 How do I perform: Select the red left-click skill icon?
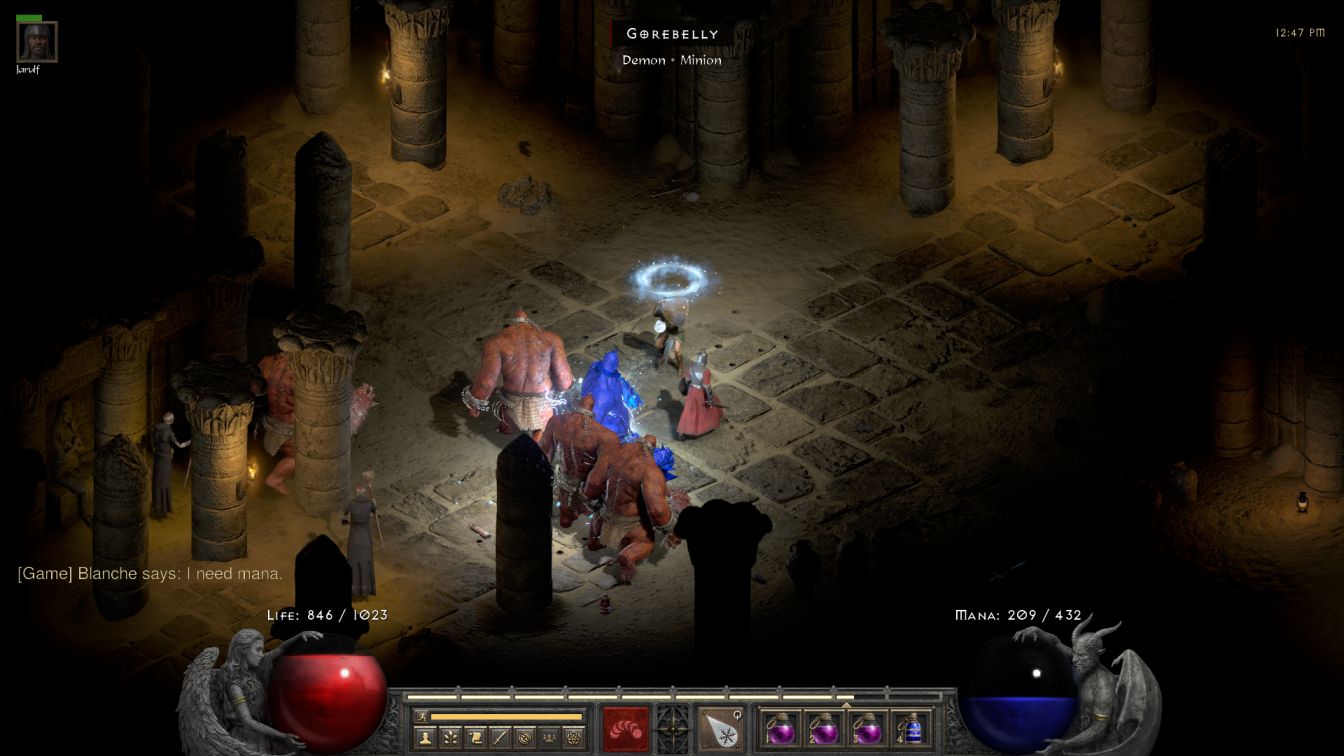[626, 728]
